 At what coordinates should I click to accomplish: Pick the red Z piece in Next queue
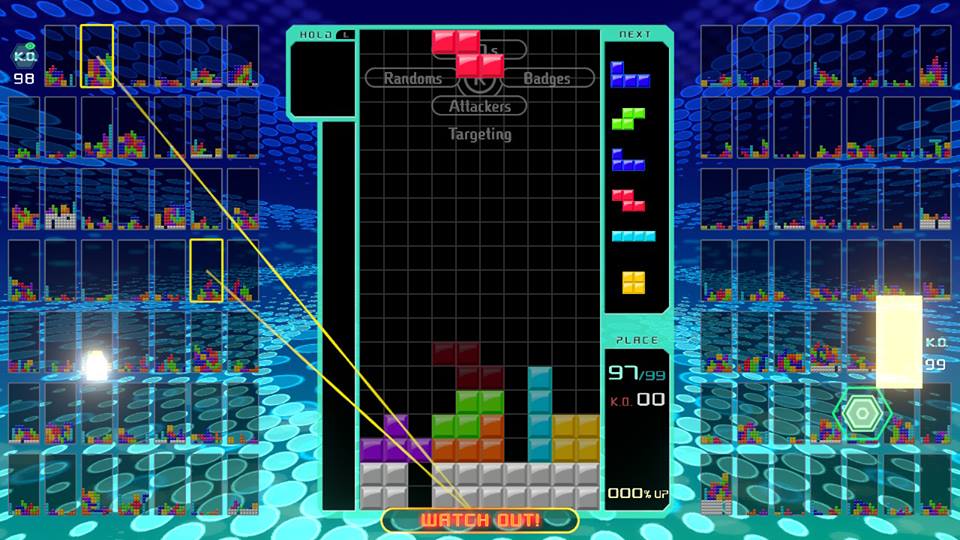click(x=629, y=200)
